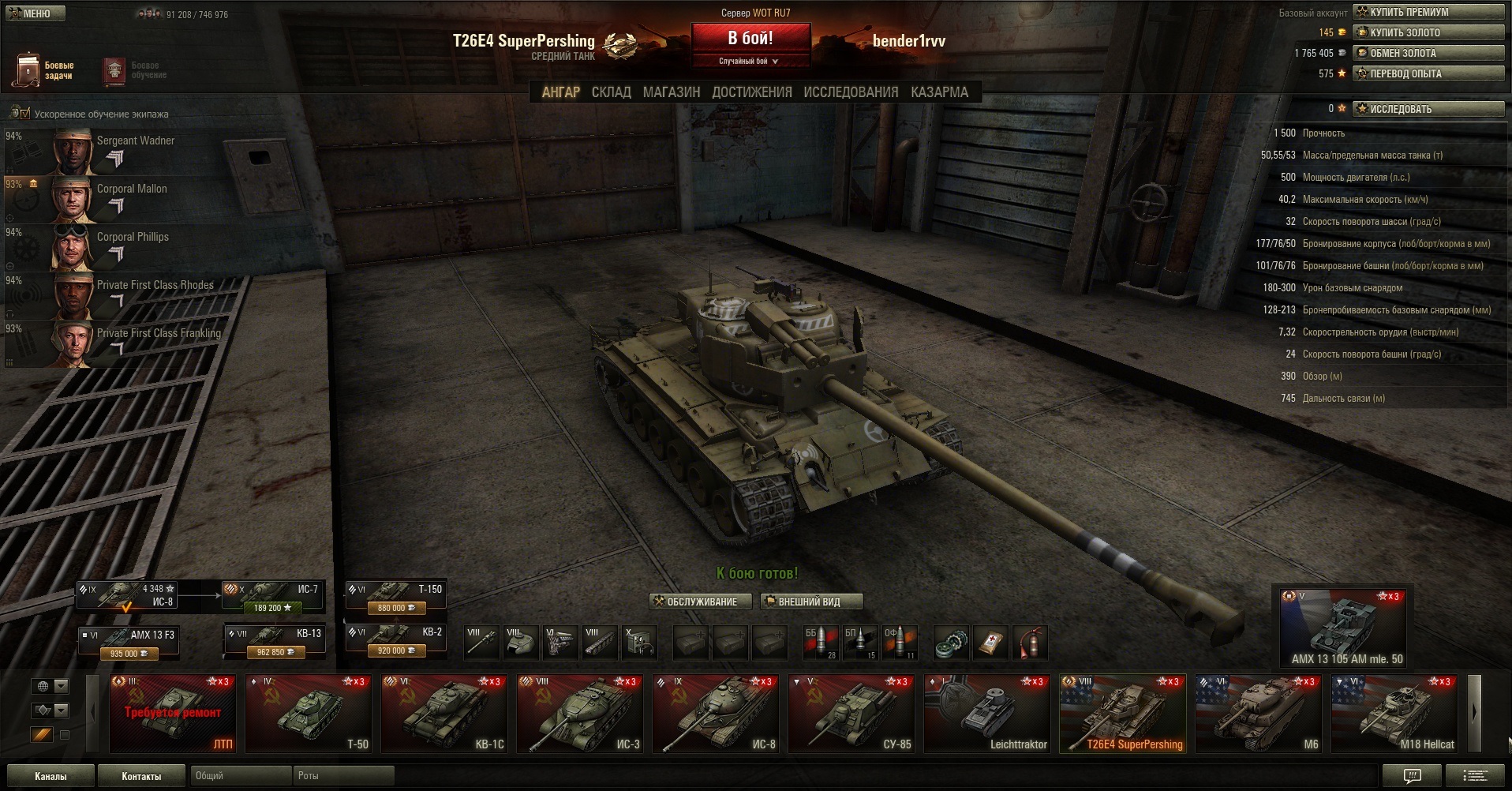
Task: Open the МАГАЗИН tab
Action: click(x=671, y=92)
